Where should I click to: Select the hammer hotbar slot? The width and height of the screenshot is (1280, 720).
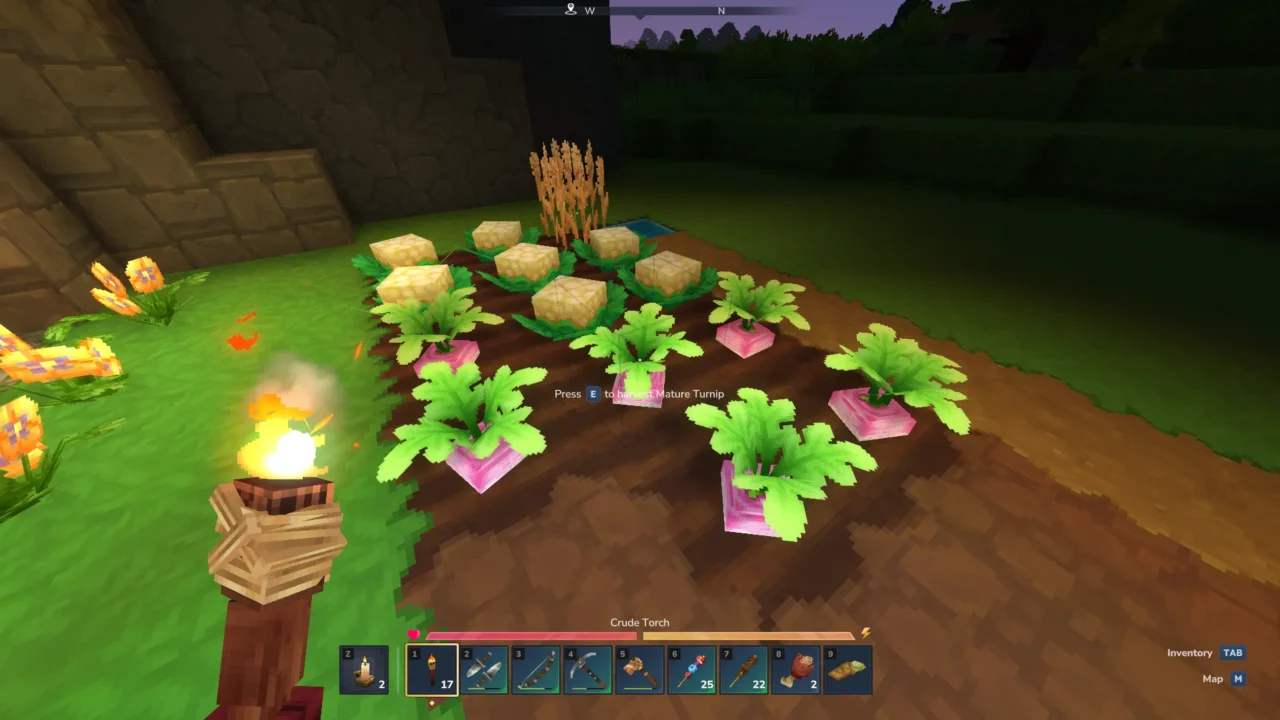[x=640, y=670]
